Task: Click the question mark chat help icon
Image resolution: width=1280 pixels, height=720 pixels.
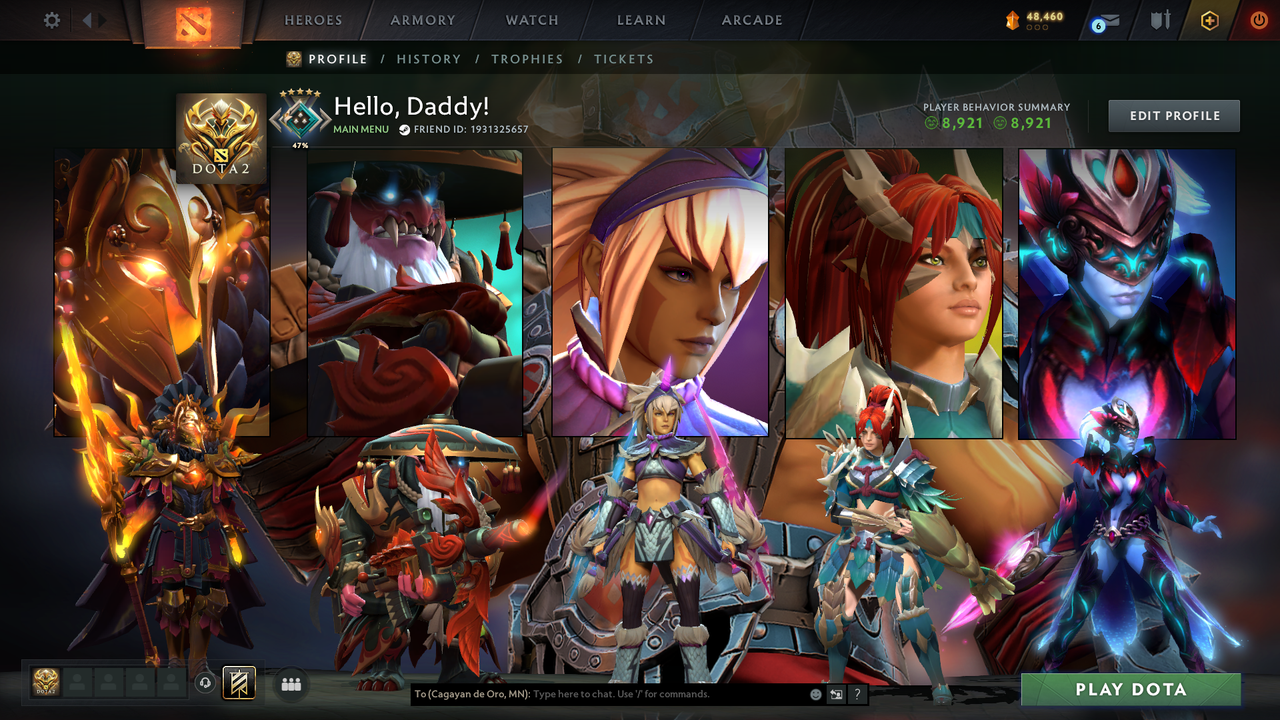Action: tap(858, 692)
